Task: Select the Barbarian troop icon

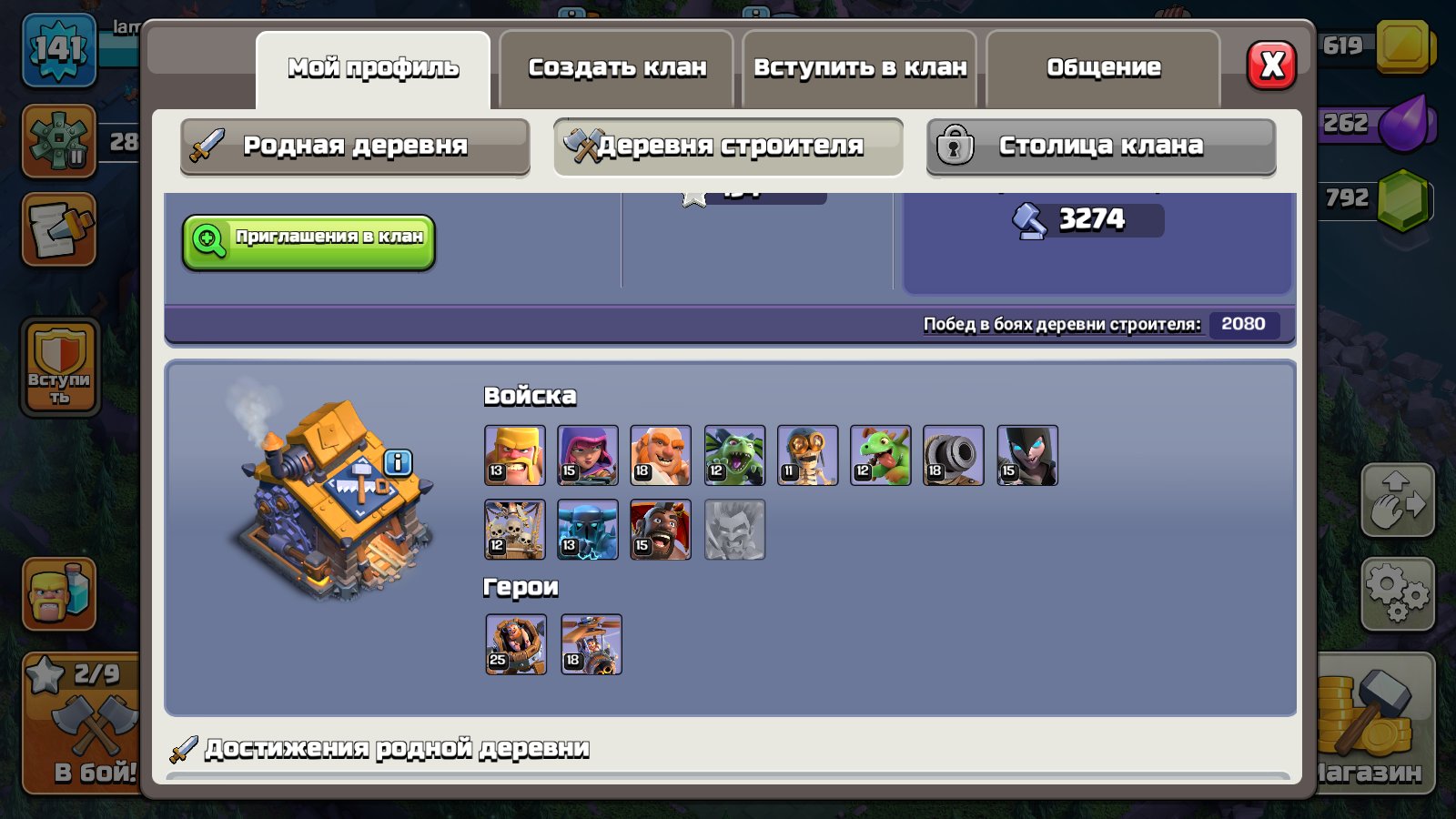Action: coord(514,455)
